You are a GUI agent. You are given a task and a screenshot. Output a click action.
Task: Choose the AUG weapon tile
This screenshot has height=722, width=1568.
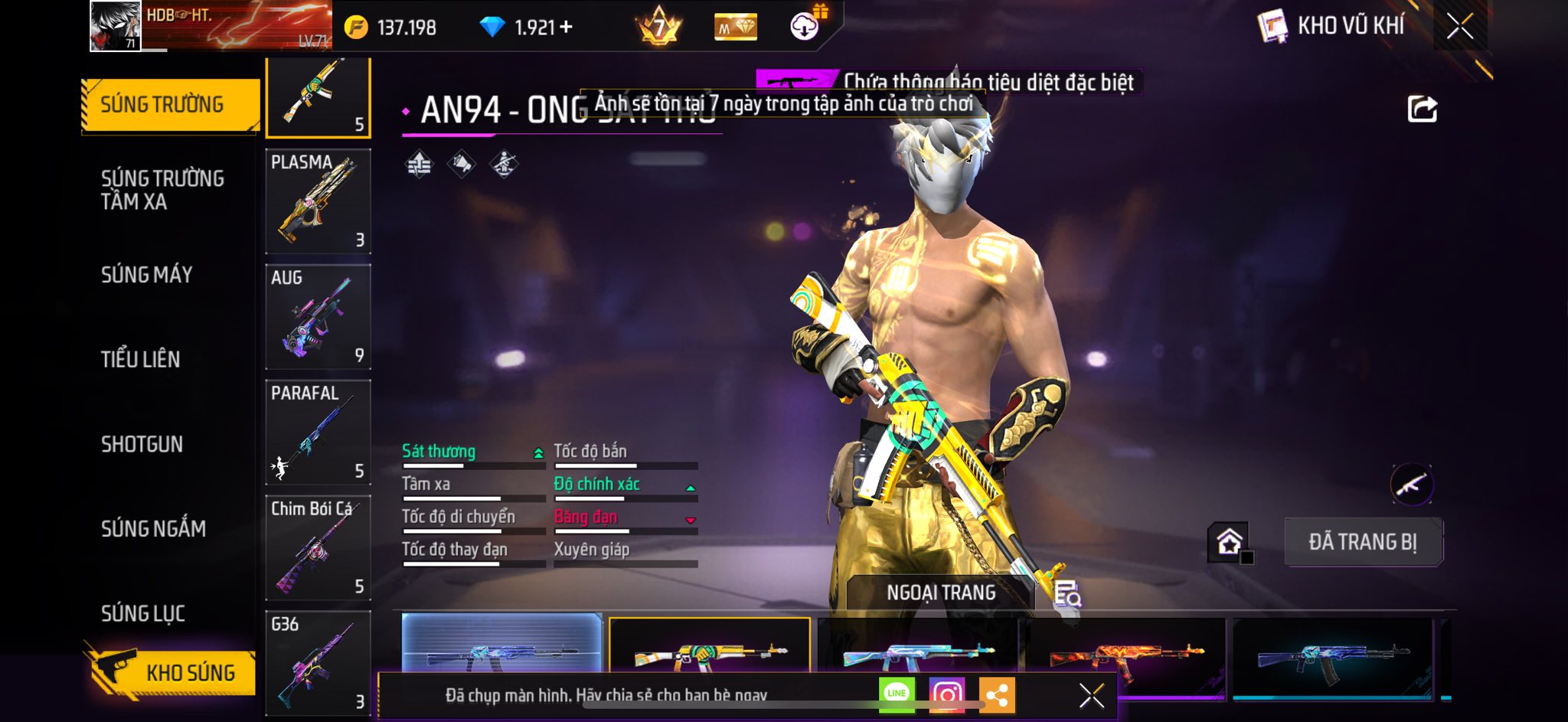tap(318, 317)
